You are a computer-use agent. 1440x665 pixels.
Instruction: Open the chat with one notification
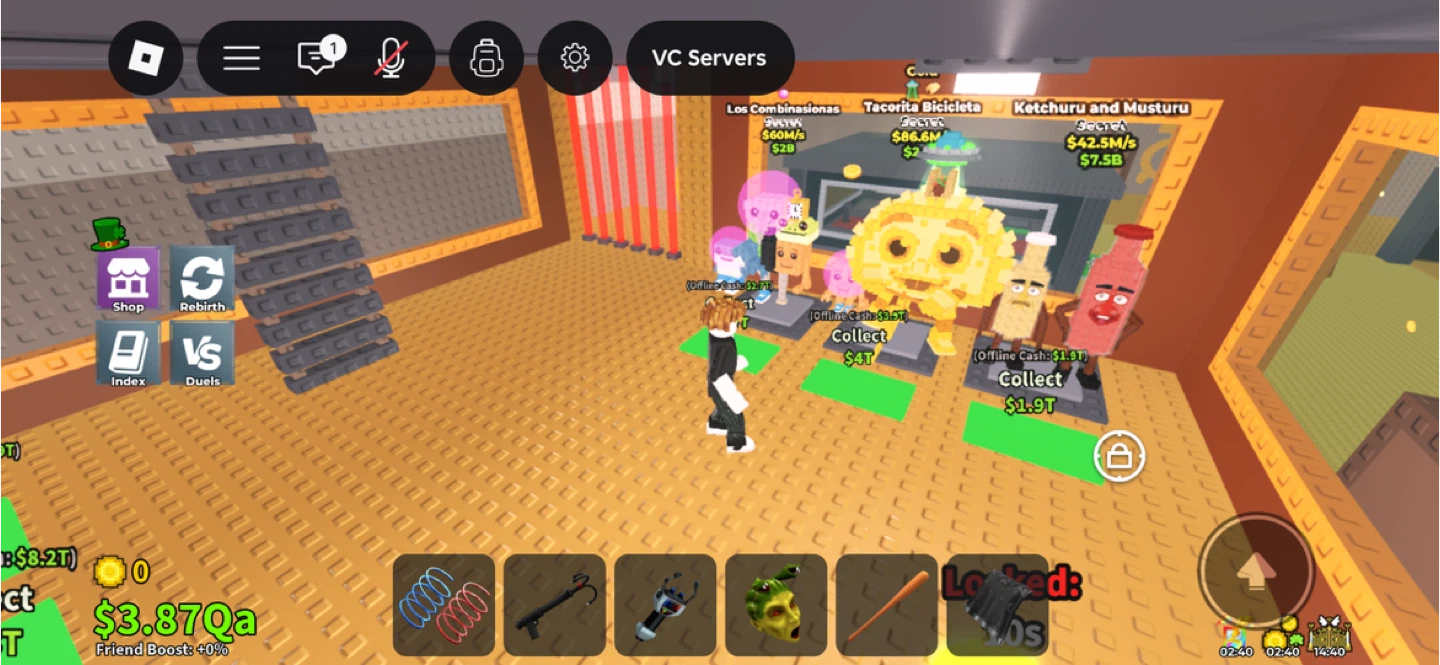click(317, 58)
